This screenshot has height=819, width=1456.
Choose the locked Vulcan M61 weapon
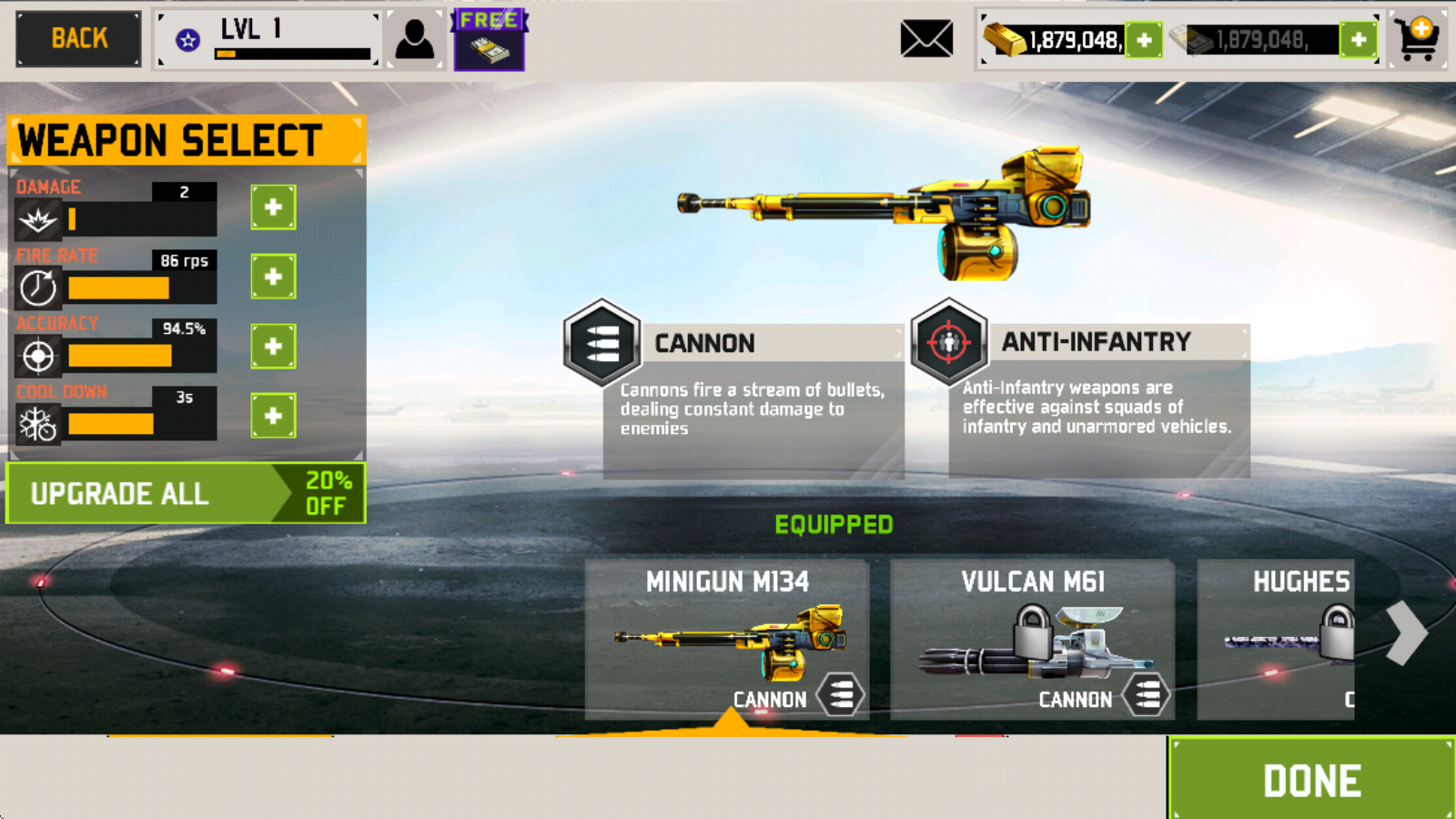(1033, 640)
